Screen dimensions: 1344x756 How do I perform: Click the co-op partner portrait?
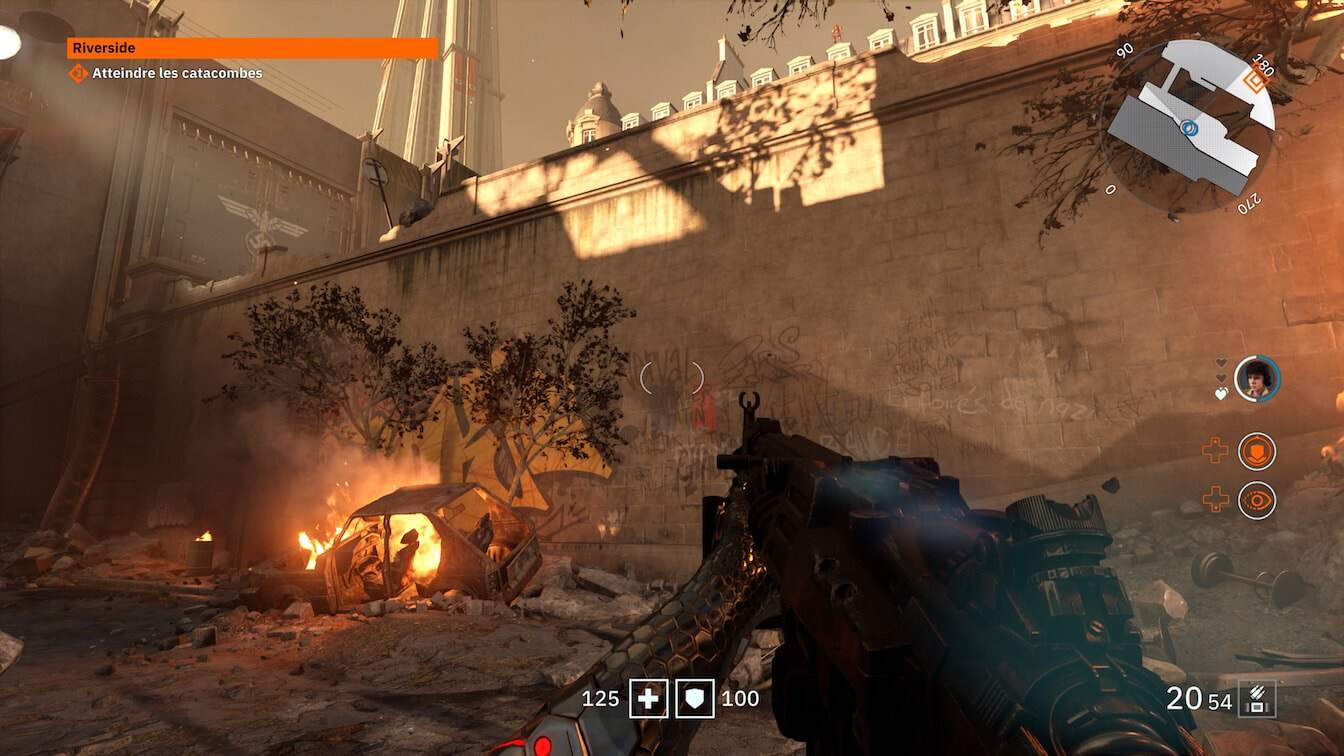tap(1257, 379)
